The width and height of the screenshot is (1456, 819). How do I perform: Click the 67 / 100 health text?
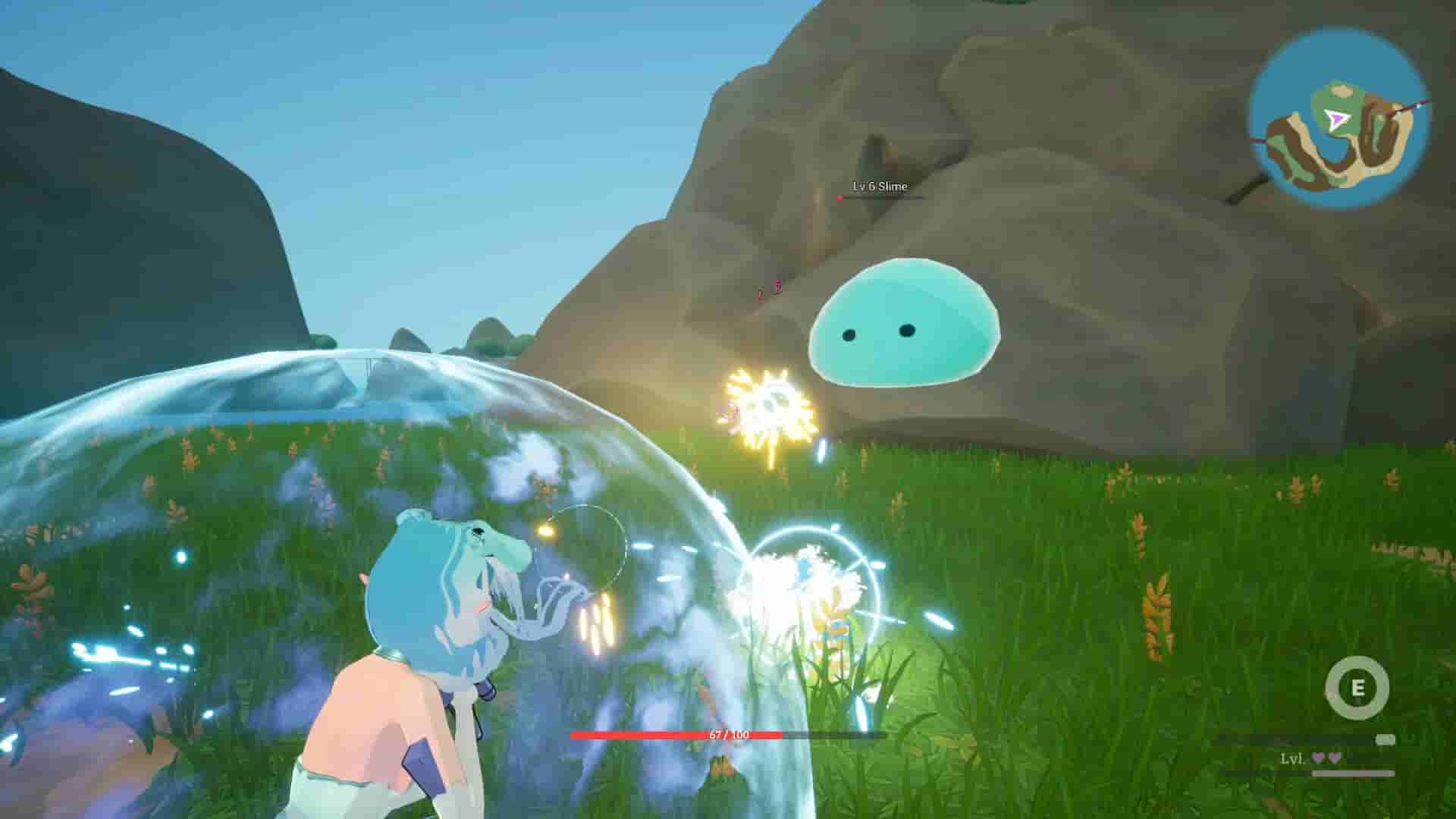[729, 734]
